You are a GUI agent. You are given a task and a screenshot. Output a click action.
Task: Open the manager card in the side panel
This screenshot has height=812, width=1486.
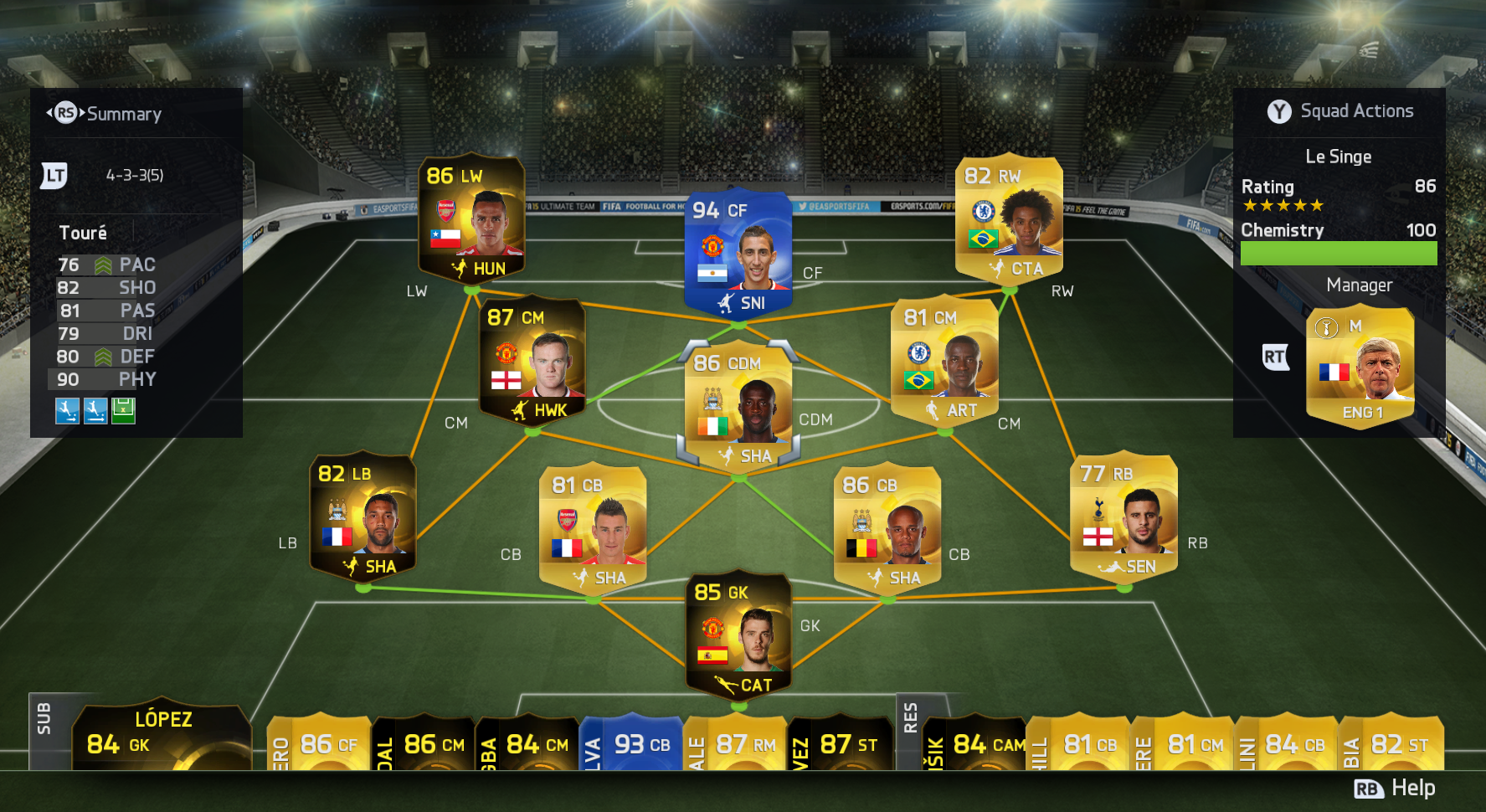(x=1360, y=368)
